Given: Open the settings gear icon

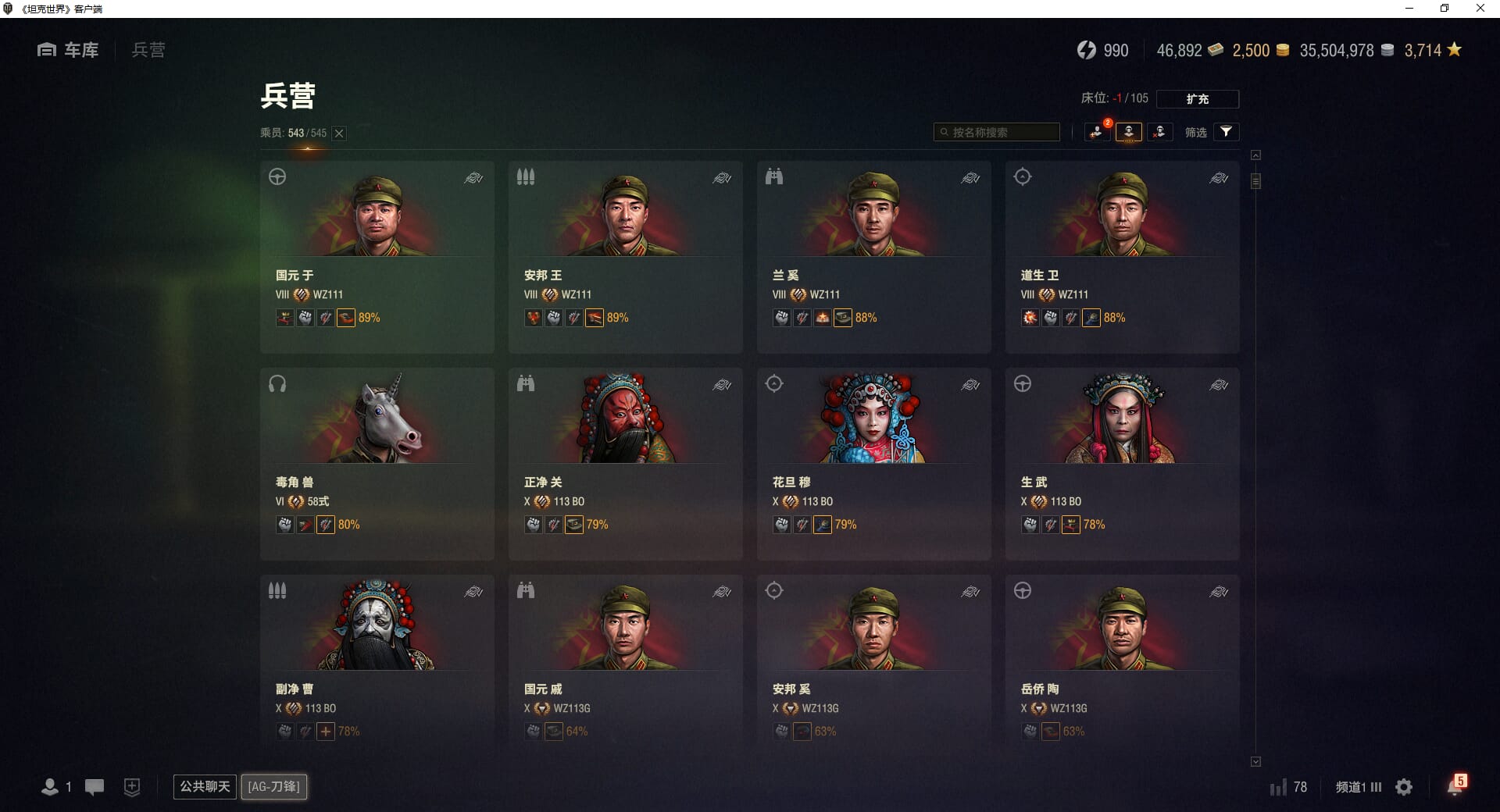Looking at the screenshot, I should click(1404, 787).
